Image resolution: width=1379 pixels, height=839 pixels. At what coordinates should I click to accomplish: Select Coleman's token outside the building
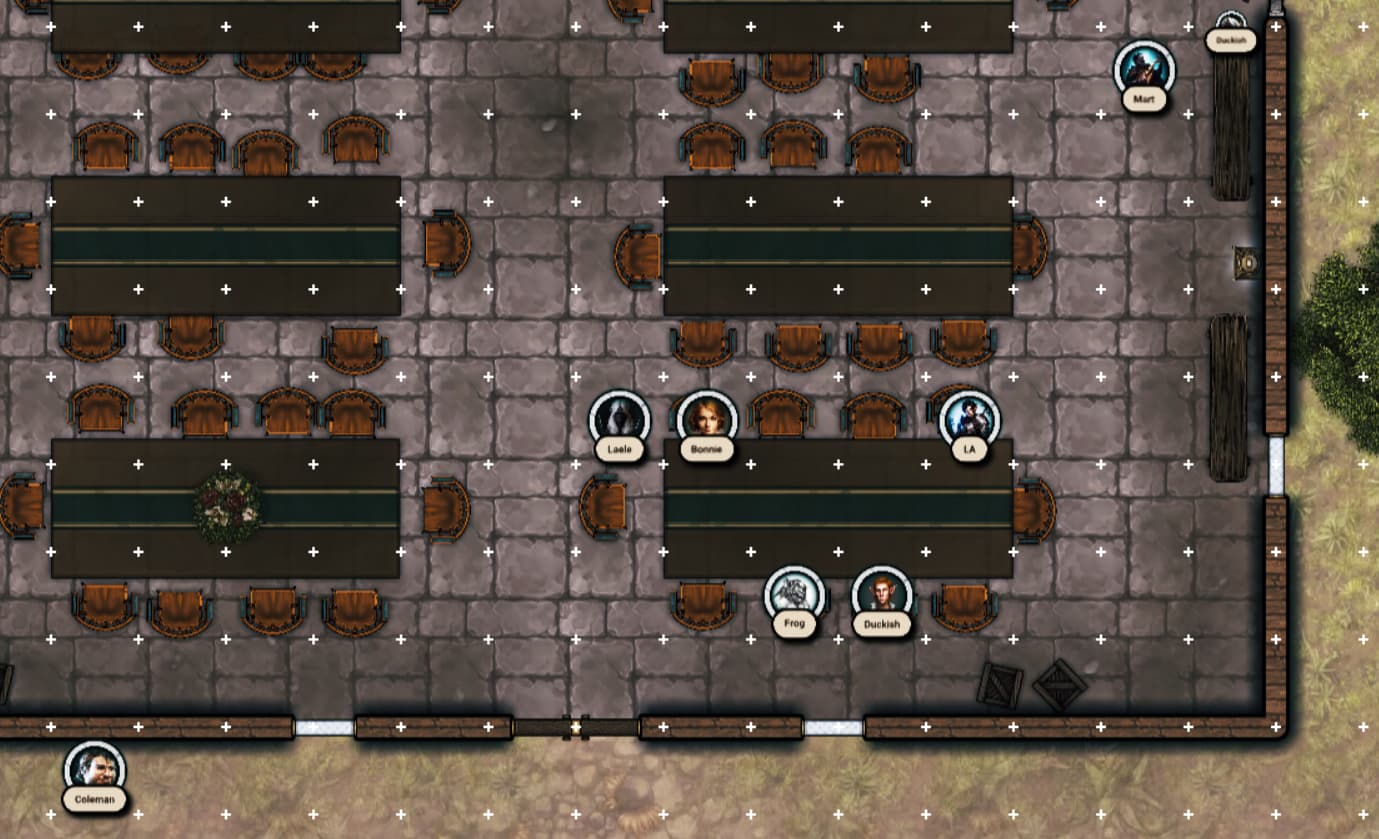95,769
